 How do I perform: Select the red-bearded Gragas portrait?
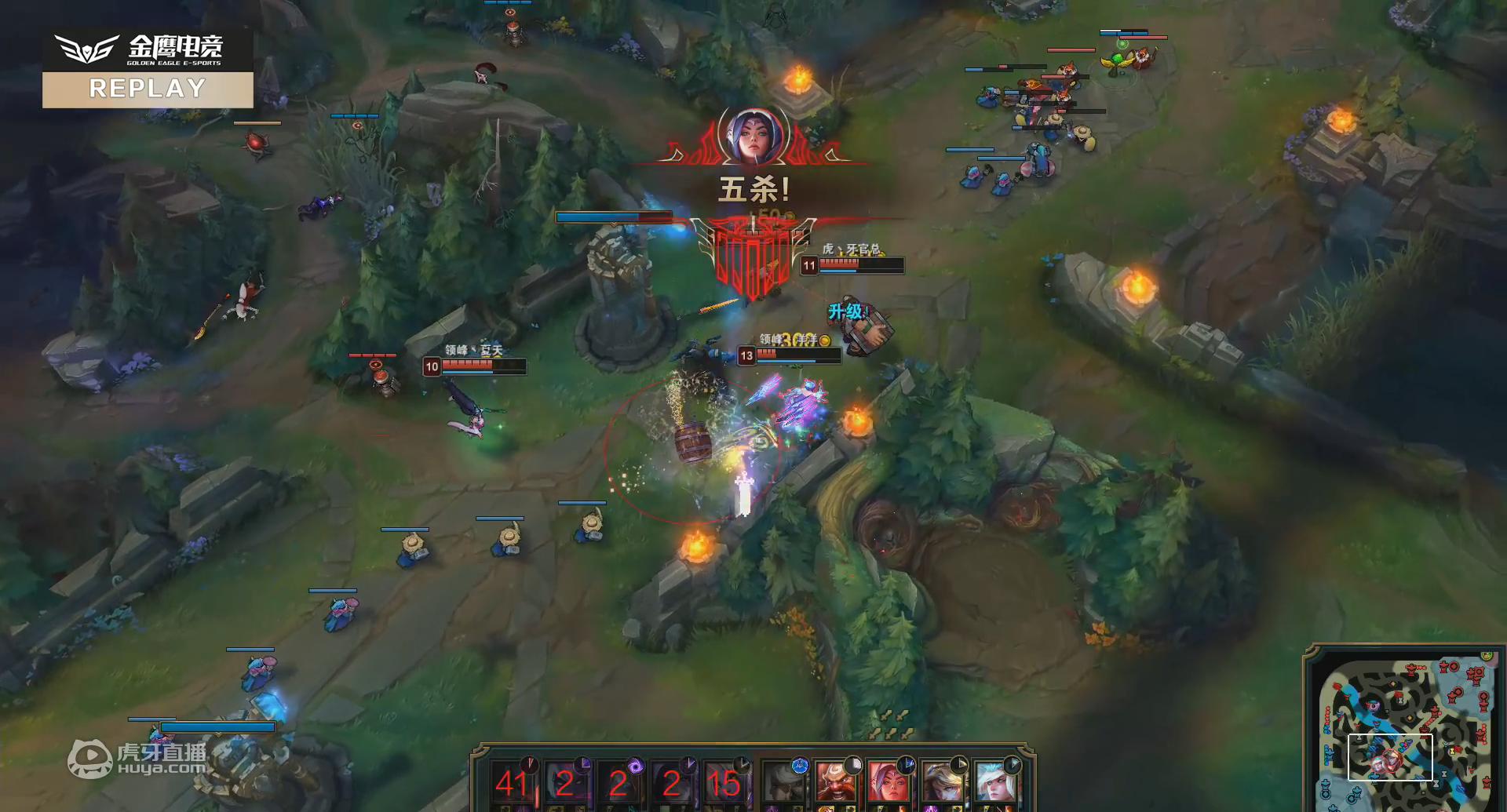[x=835, y=782]
